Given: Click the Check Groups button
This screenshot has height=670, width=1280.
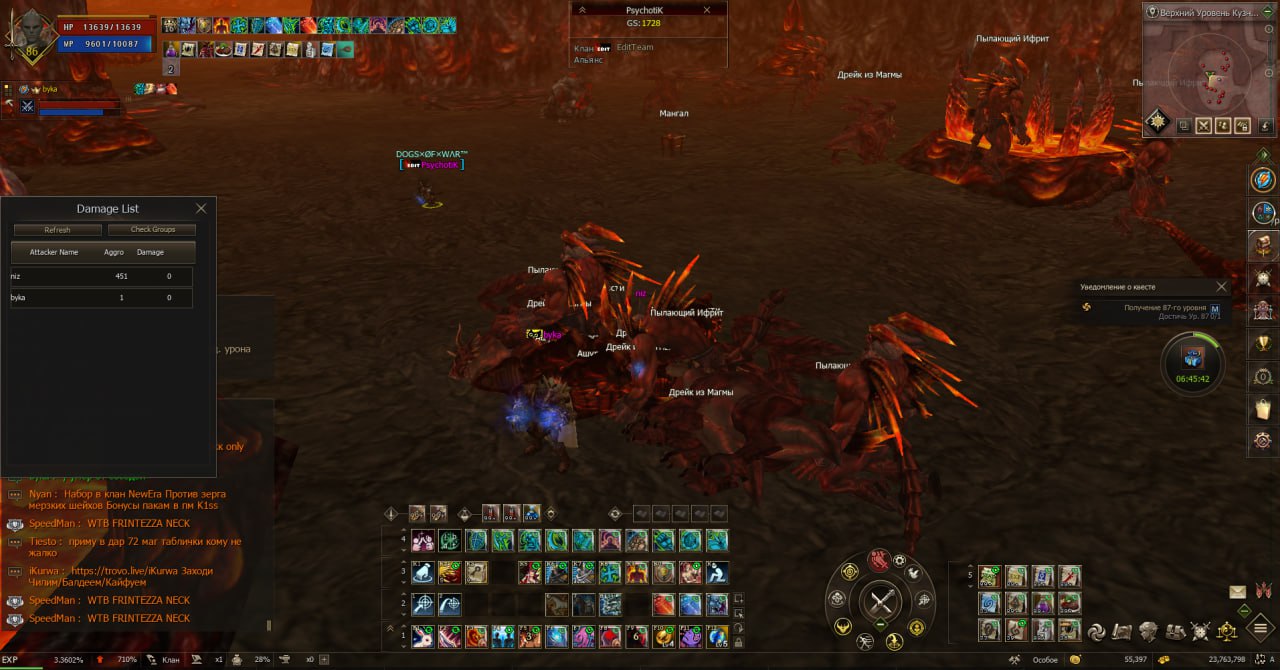Looking at the screenshot, I should [x=152, y=230].
